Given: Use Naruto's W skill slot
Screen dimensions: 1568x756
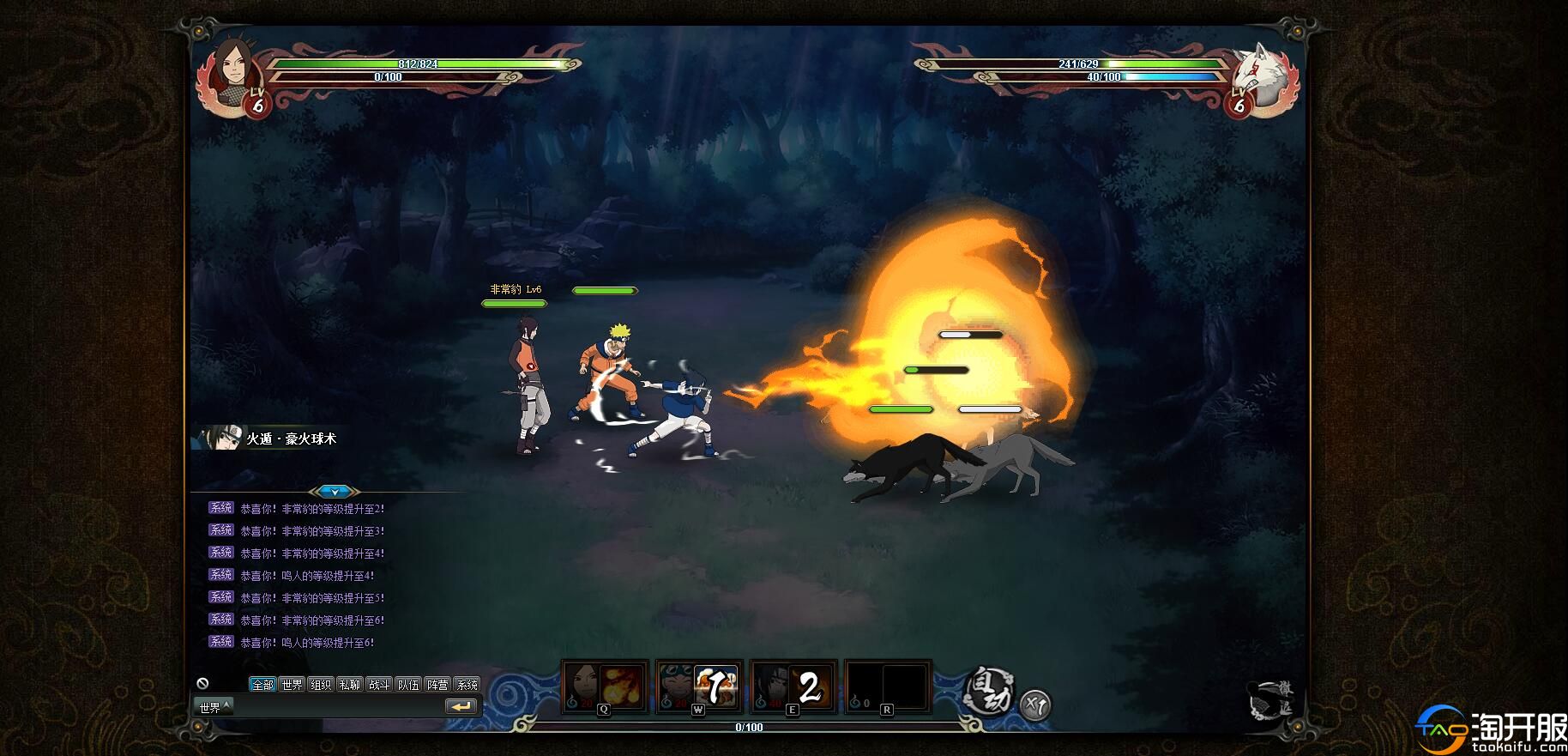Looking at the screenshot, I should 699,686.
